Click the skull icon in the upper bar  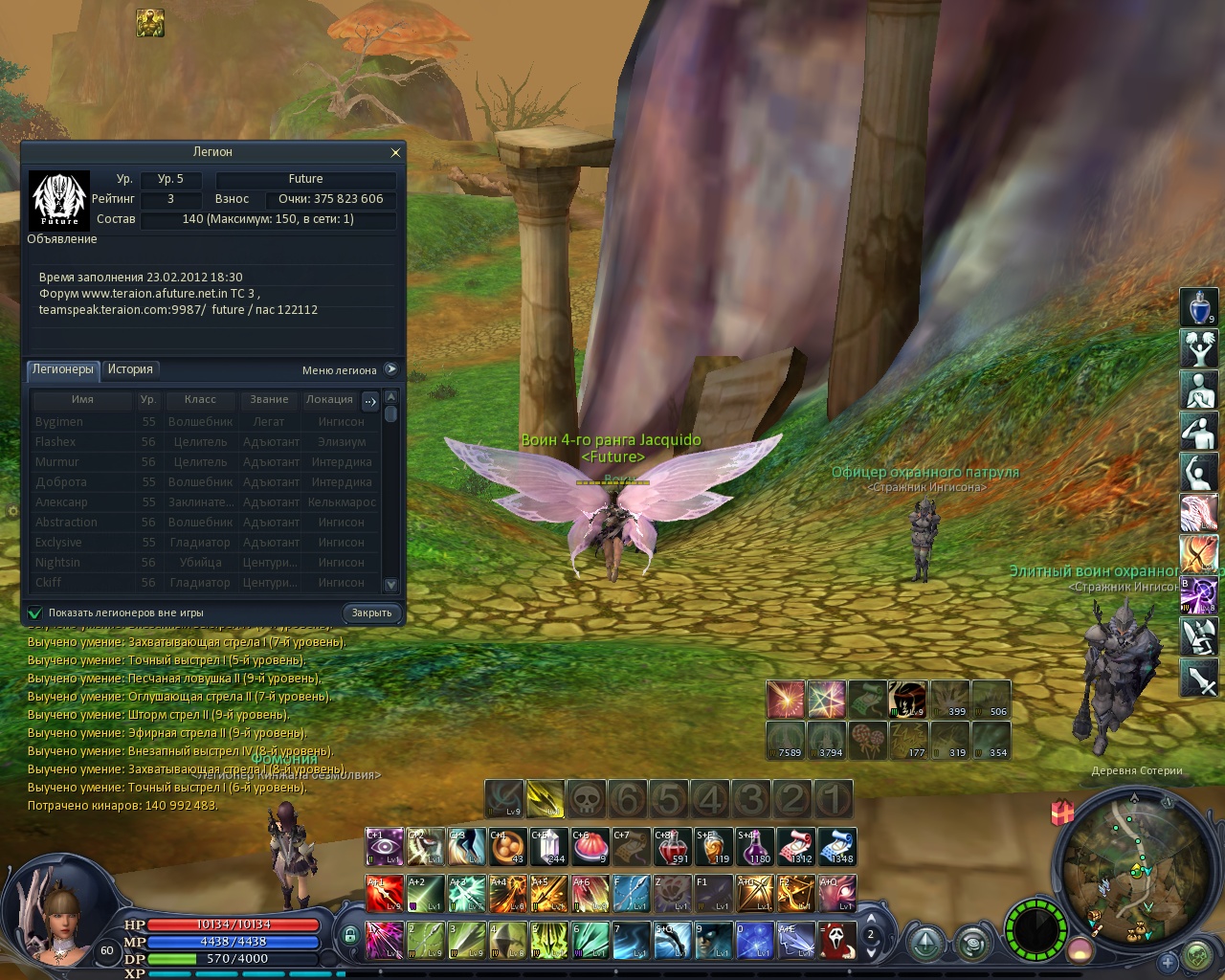coord(586,799)
